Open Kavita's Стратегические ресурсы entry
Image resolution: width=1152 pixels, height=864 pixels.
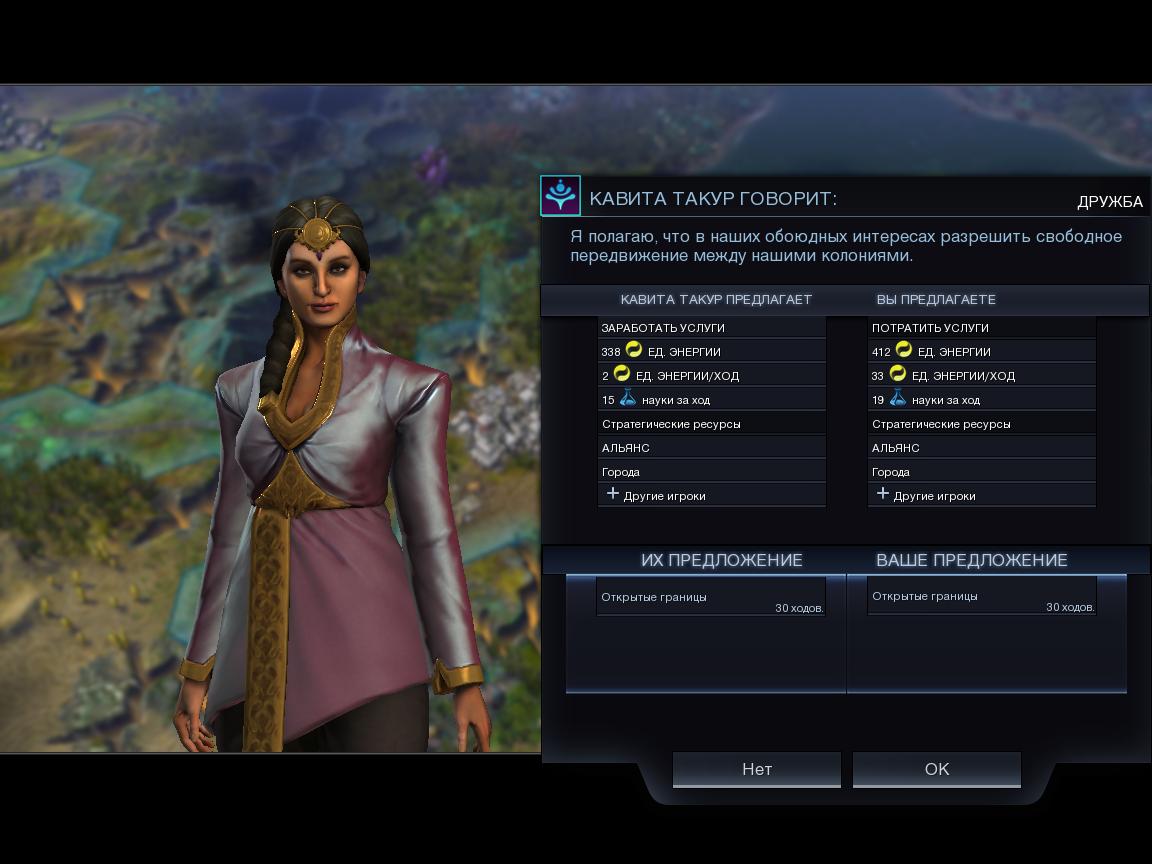coord(711,423)
